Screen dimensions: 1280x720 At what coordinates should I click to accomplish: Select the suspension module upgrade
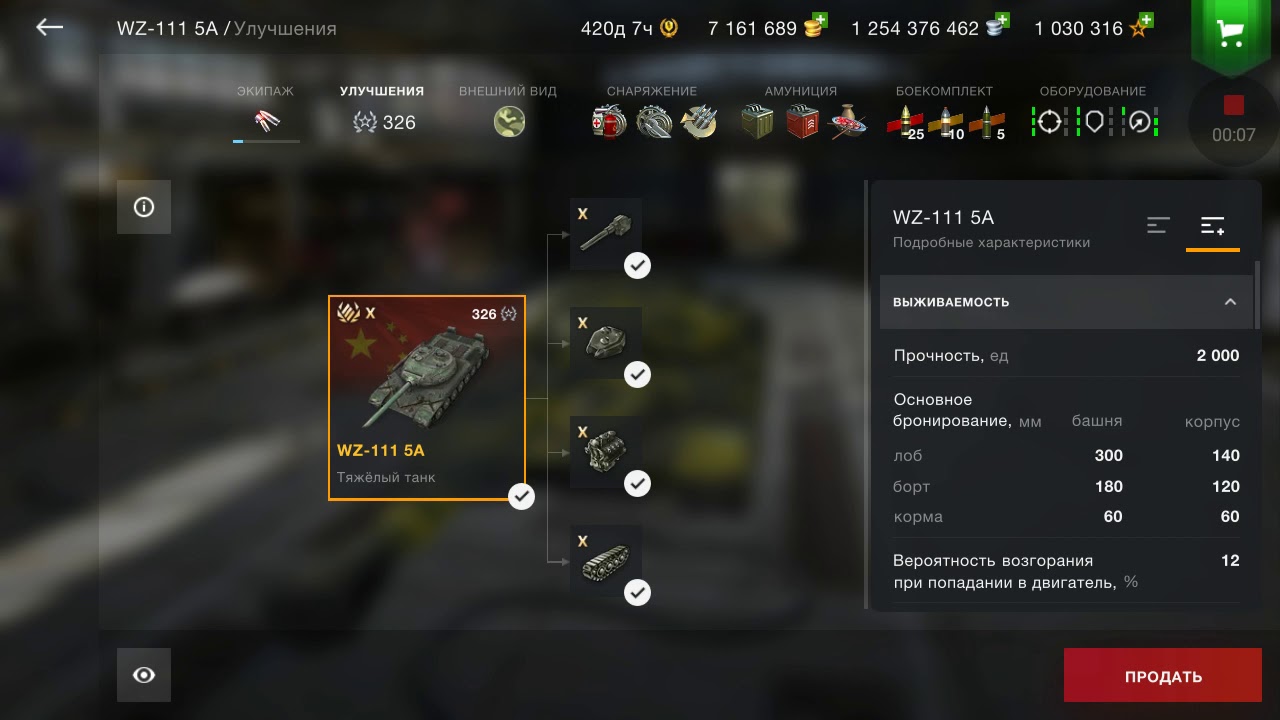pos(605,560)
